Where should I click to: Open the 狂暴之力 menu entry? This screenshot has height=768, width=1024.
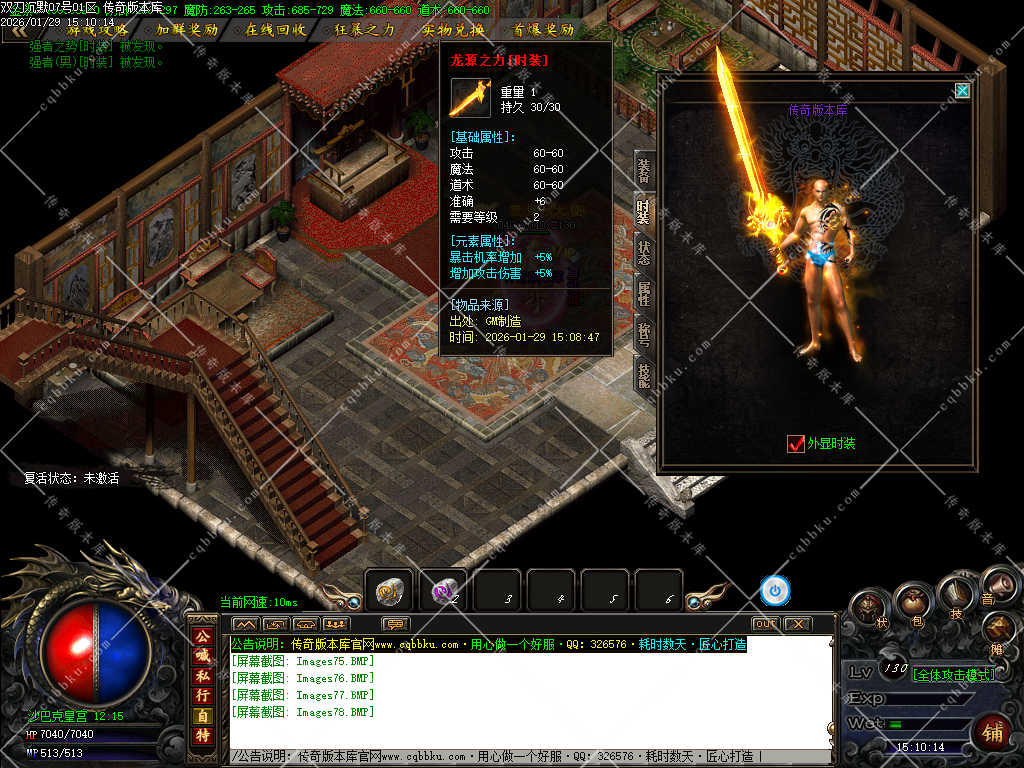(x=364, y=30)
